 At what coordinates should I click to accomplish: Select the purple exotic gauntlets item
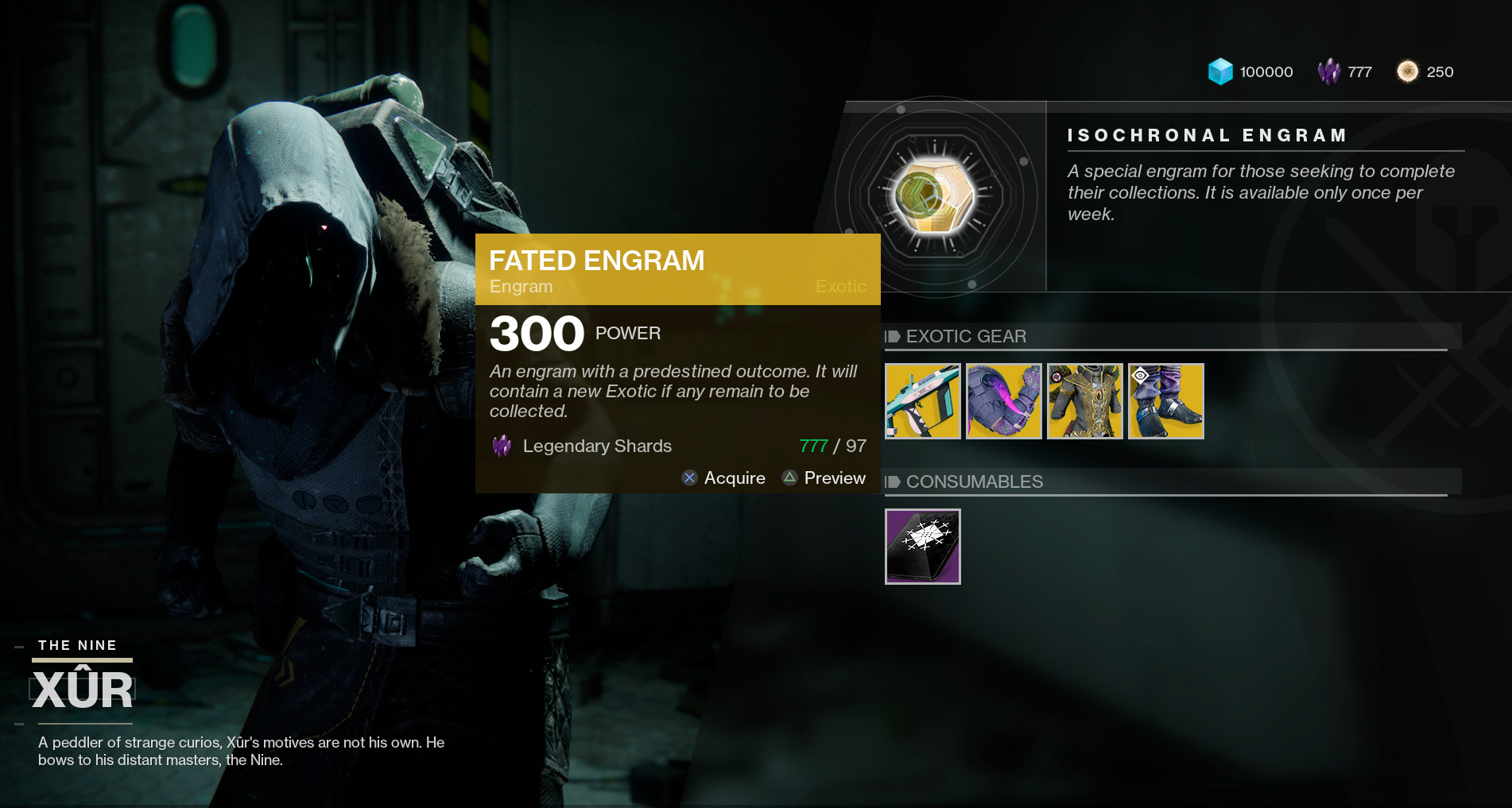[1004, 401]
